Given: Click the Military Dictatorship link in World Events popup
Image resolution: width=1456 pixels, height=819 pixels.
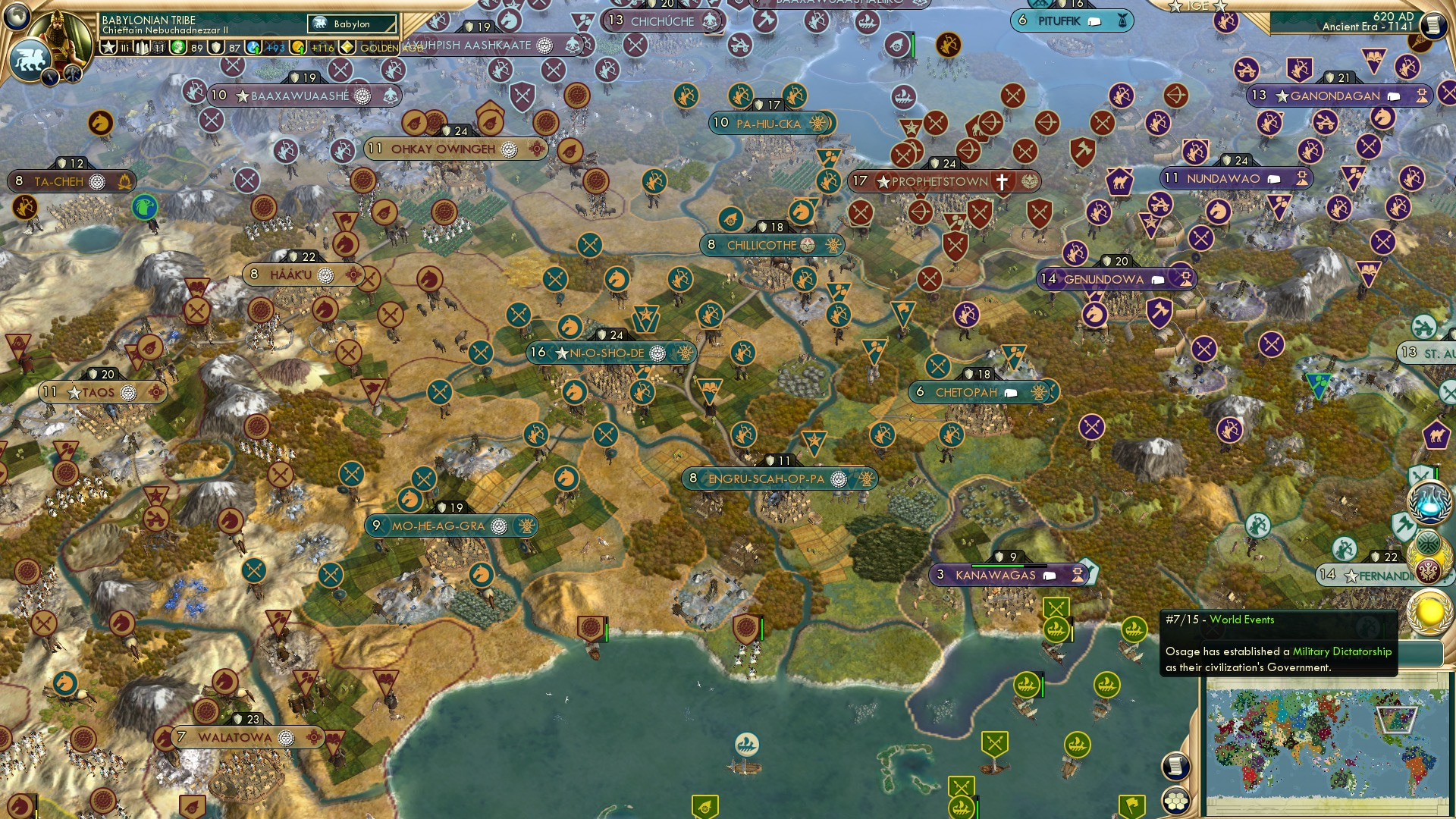Looking at the screenshot, I should pyautogui.click(x=1344, y=651).
